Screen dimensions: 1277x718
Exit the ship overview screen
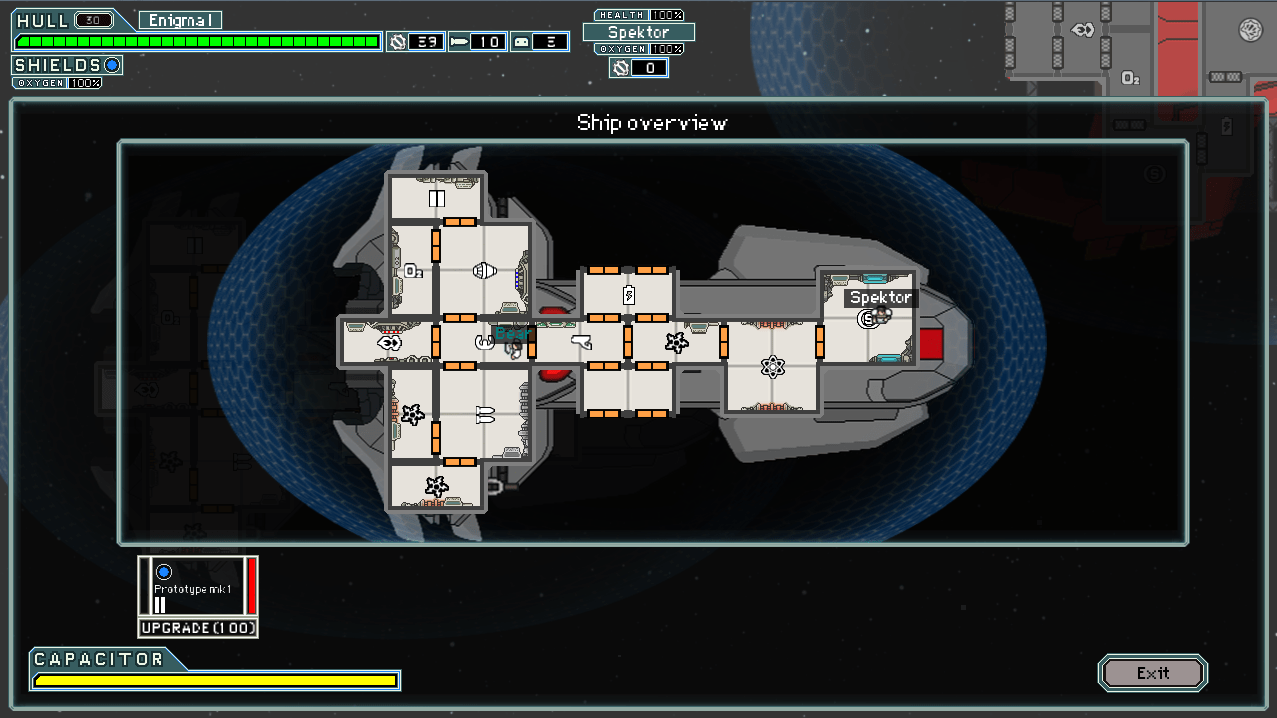pyautogui.click(x=1152, y=673)
